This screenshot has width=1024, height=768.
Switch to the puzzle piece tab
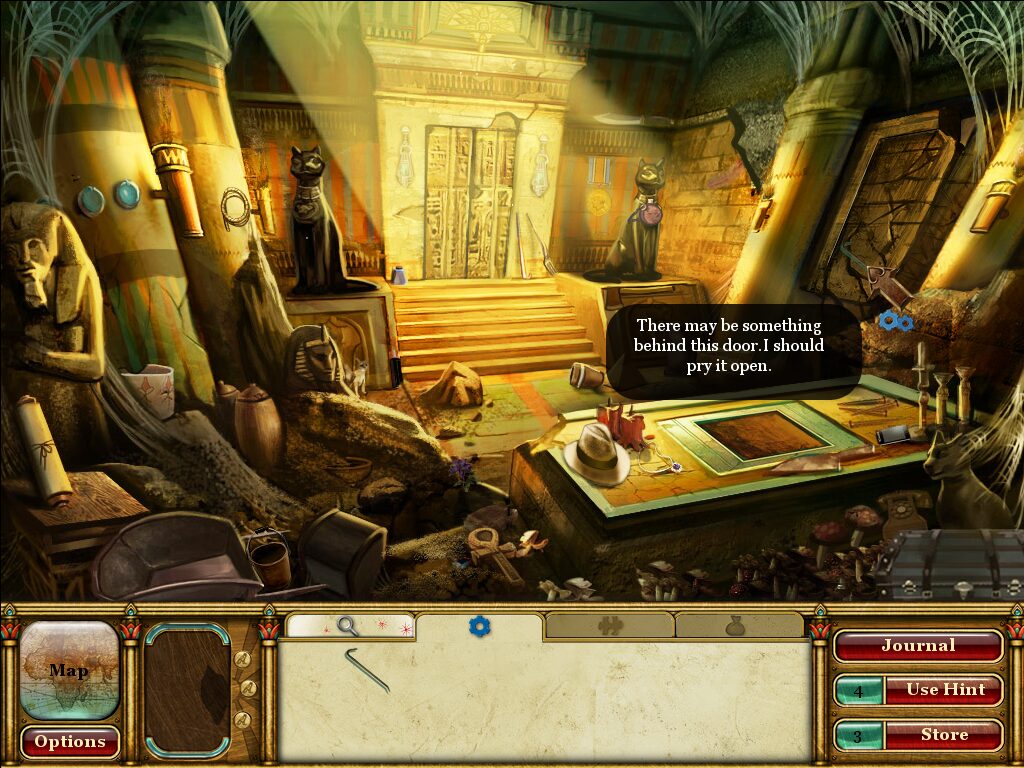[609, 627]
